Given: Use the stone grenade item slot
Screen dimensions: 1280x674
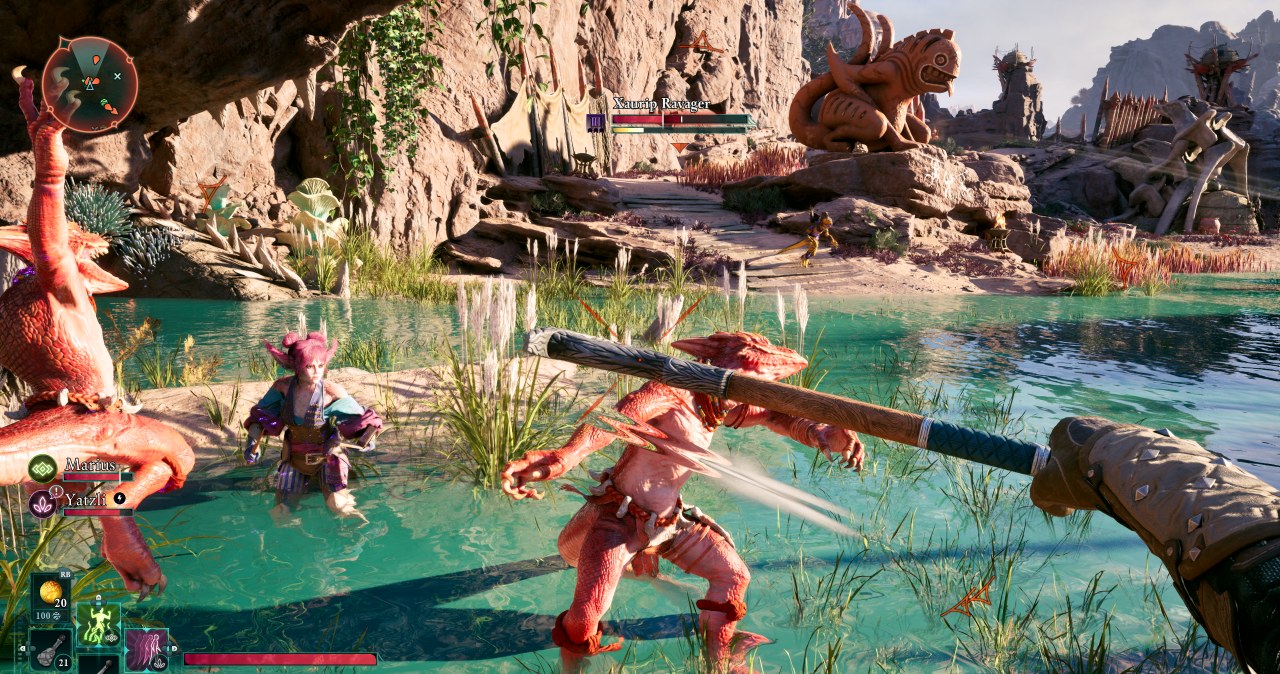Looking at the screenshot, I should (x=50, y=650).
